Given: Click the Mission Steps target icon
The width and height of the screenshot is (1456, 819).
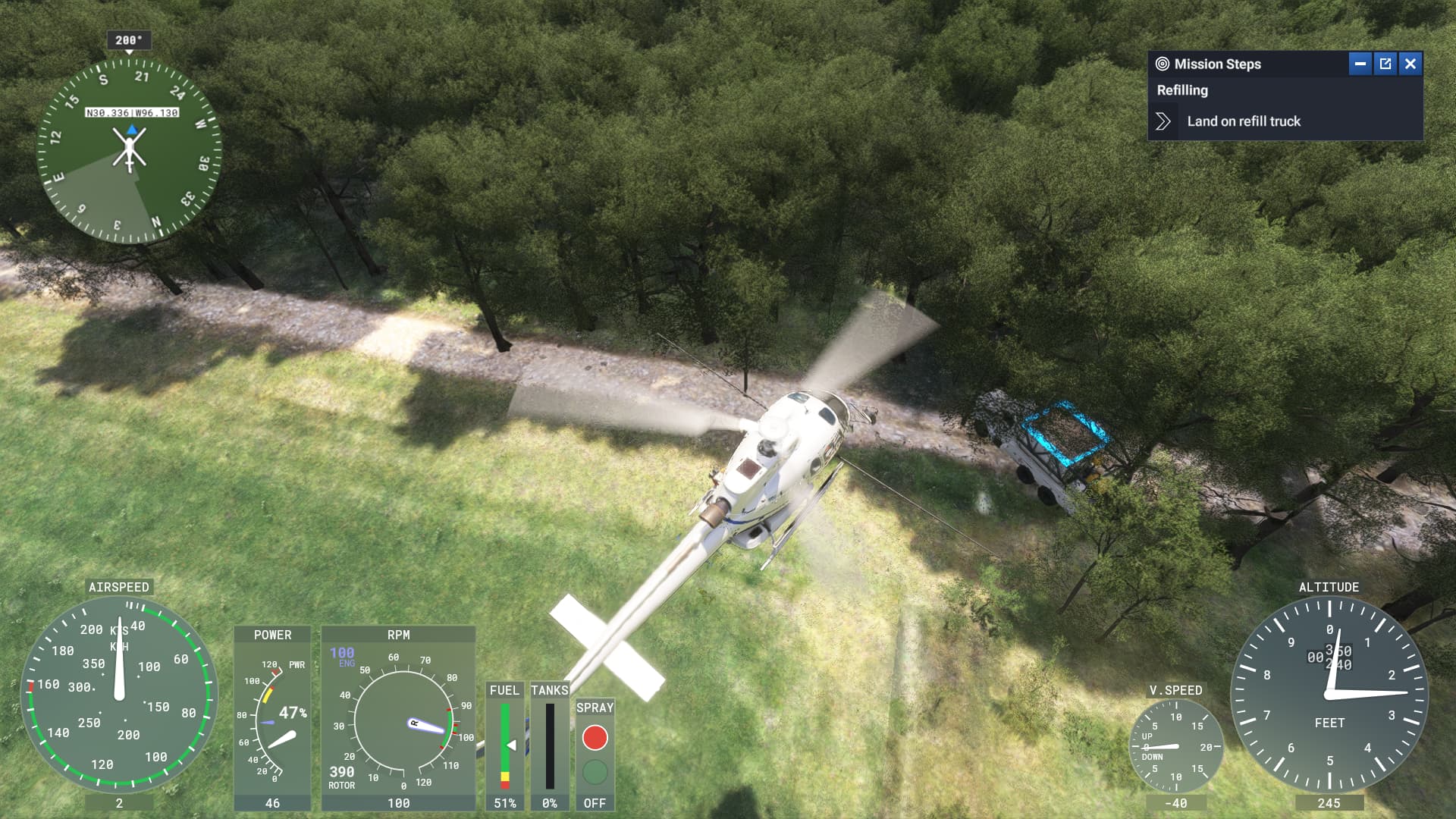Looking at the screenshot, I should [1162, 64].
